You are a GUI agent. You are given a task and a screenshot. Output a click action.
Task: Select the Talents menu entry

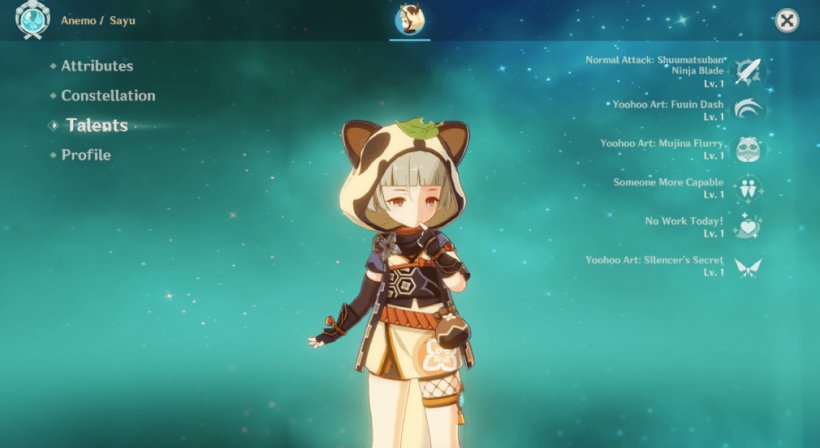coord(97,125)
